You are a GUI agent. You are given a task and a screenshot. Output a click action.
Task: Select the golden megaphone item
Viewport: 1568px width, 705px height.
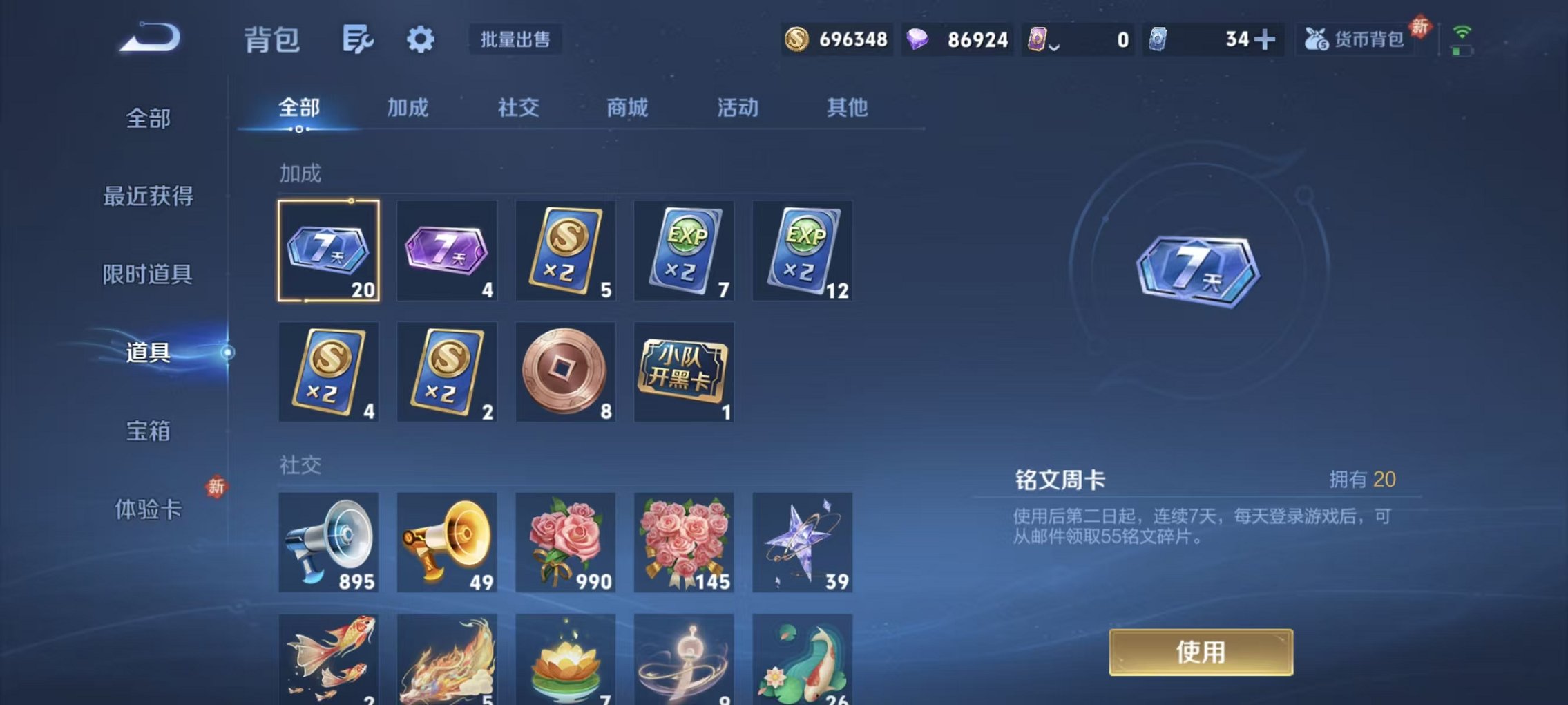[446, 543]
